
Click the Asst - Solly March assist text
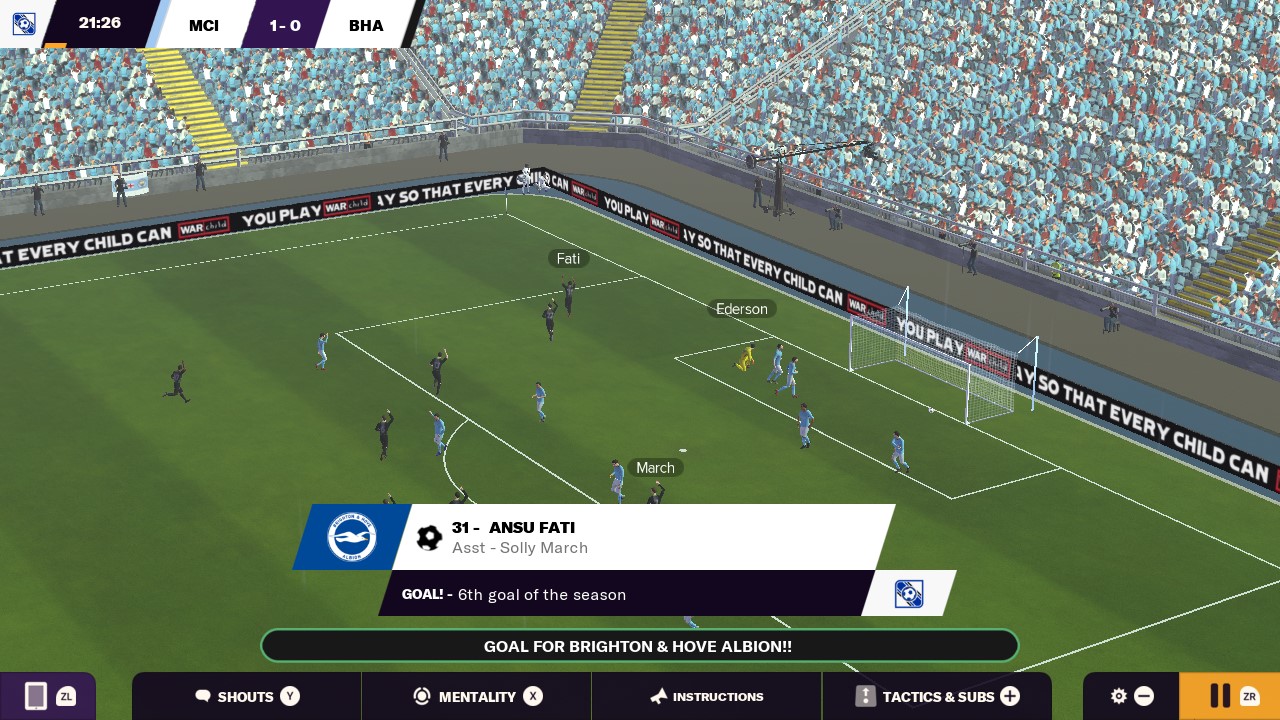[x=520, y=548]
